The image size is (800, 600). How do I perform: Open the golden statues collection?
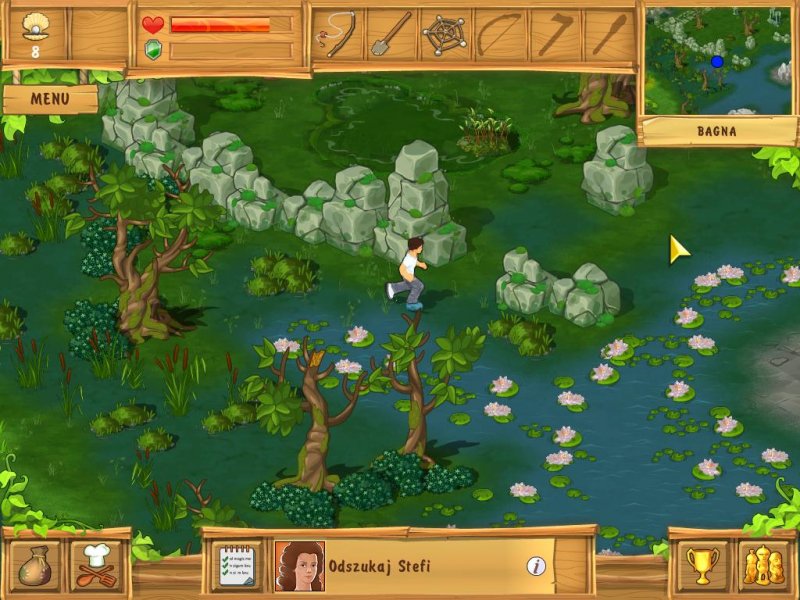coord(763,565)
